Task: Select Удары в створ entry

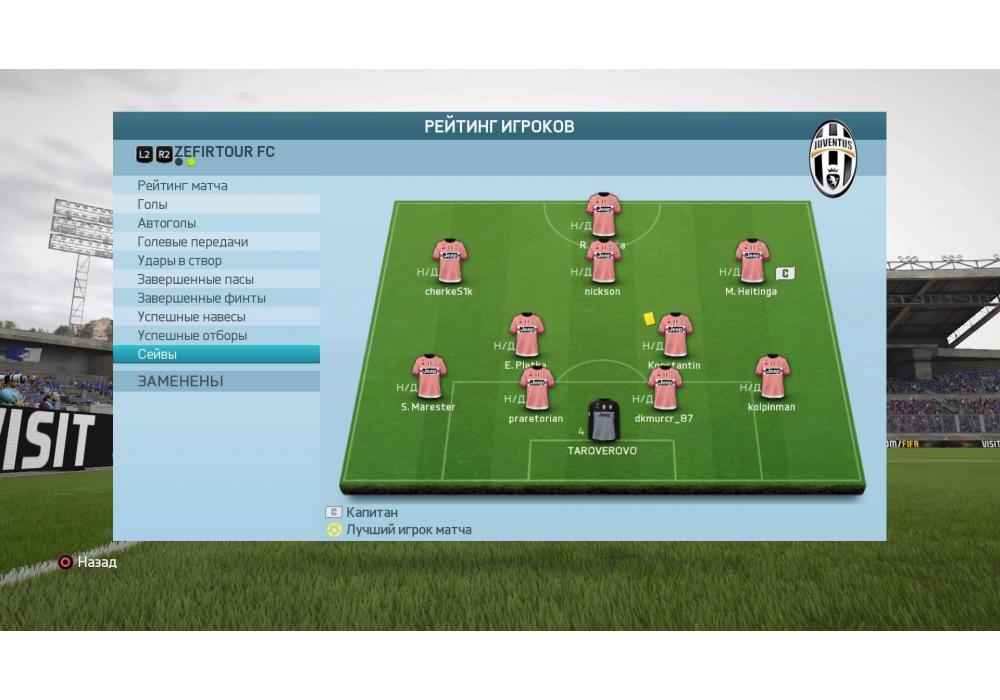Action: (180, 261)
